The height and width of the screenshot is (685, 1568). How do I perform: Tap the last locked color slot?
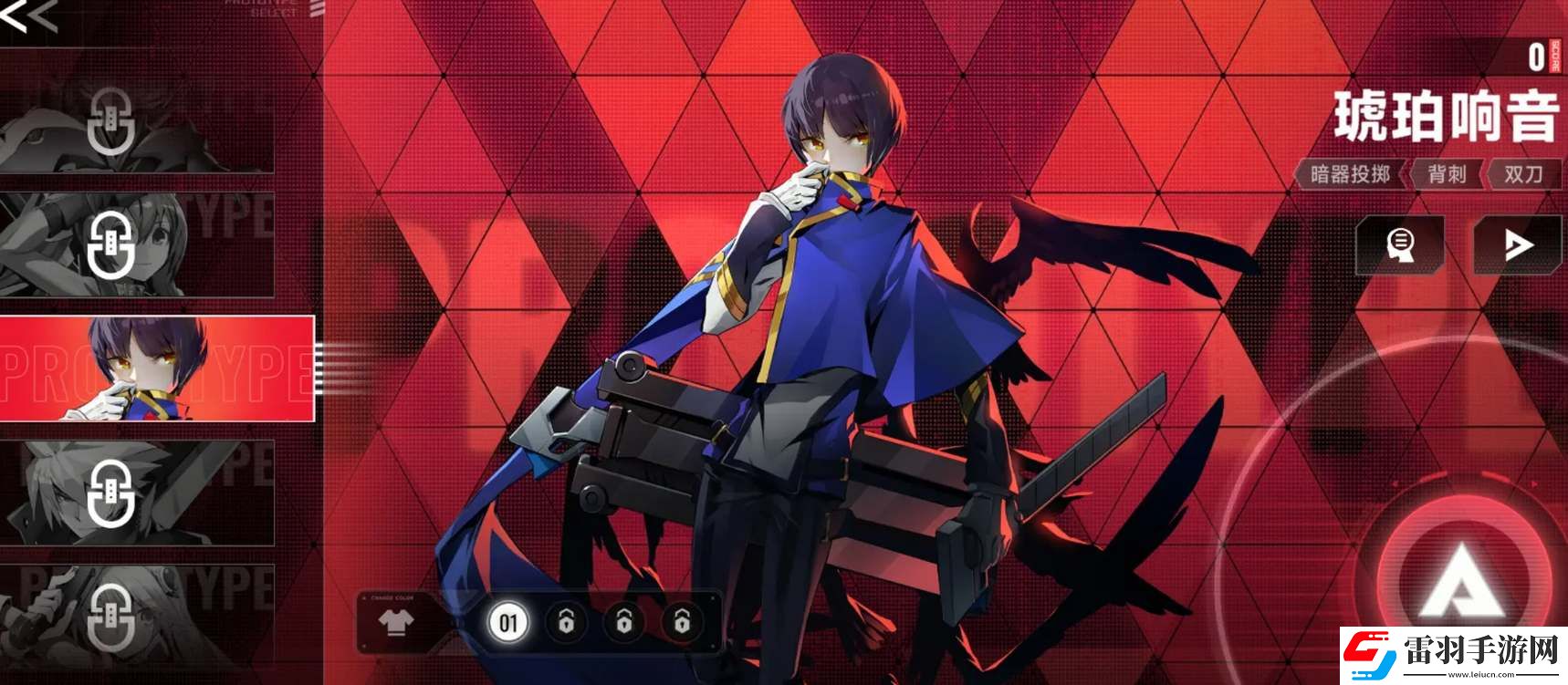682,623
